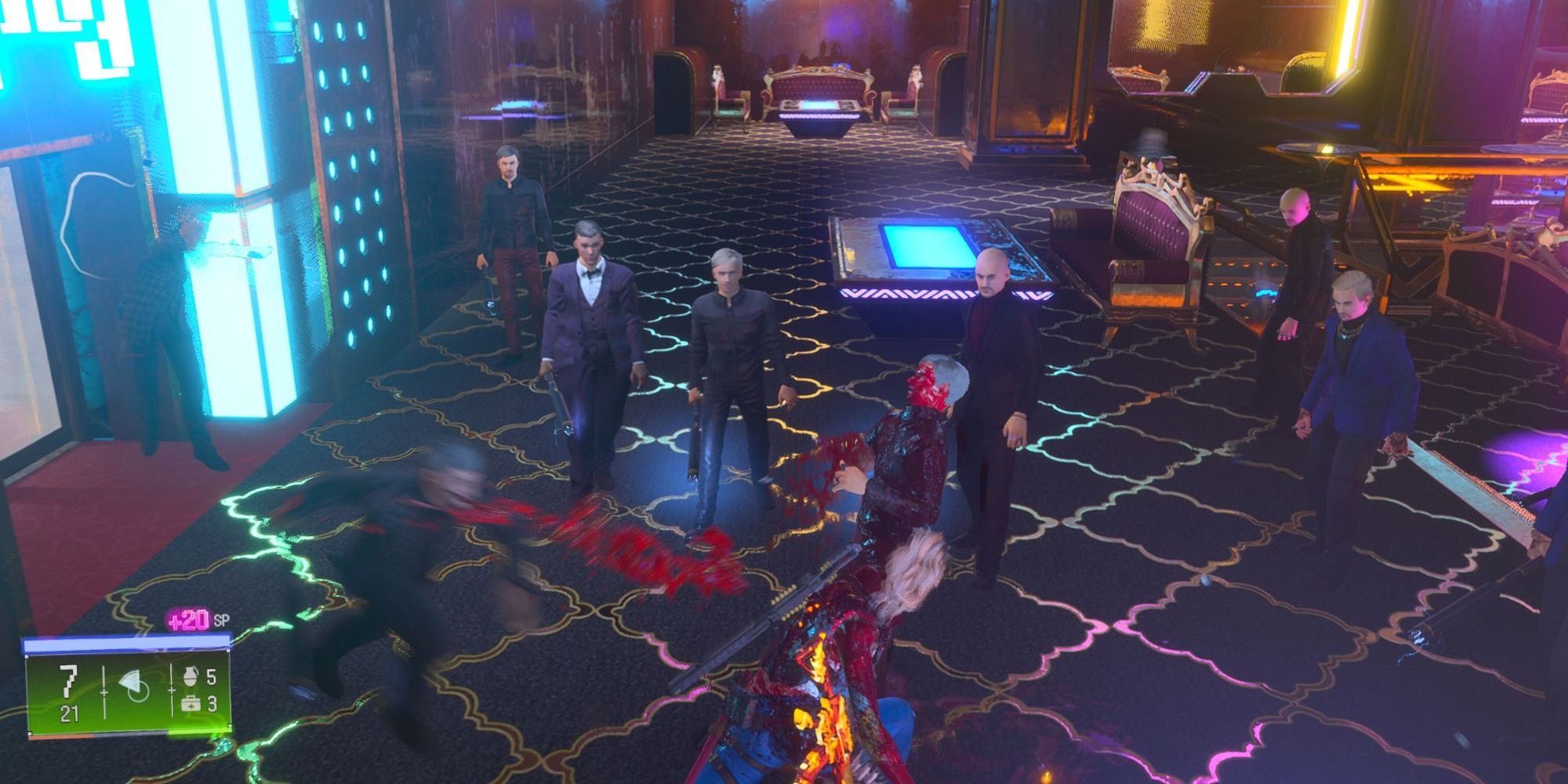Click the reserve ammo number 21
The height and width of the screenshot is (784, 1568).
tap(68, 711)
